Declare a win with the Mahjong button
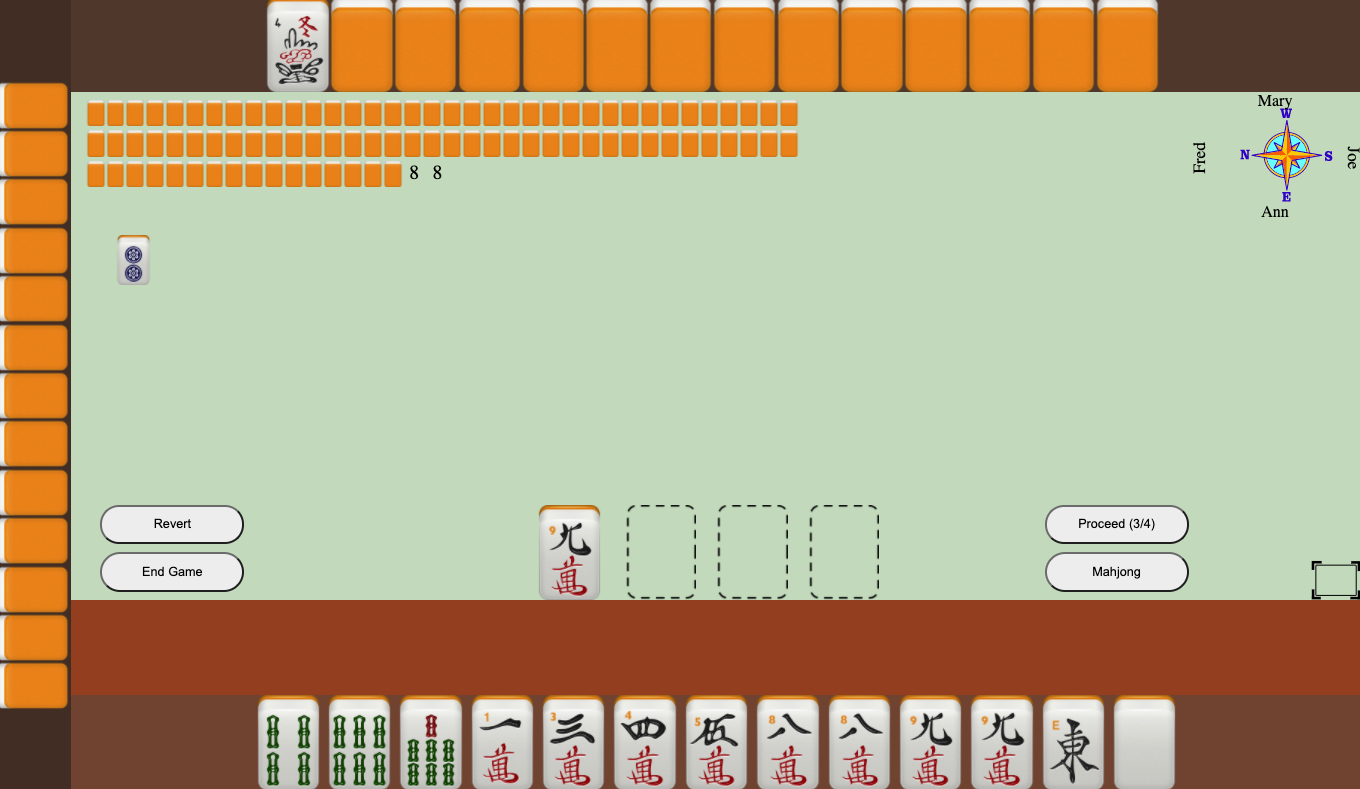 [1117, 572]
